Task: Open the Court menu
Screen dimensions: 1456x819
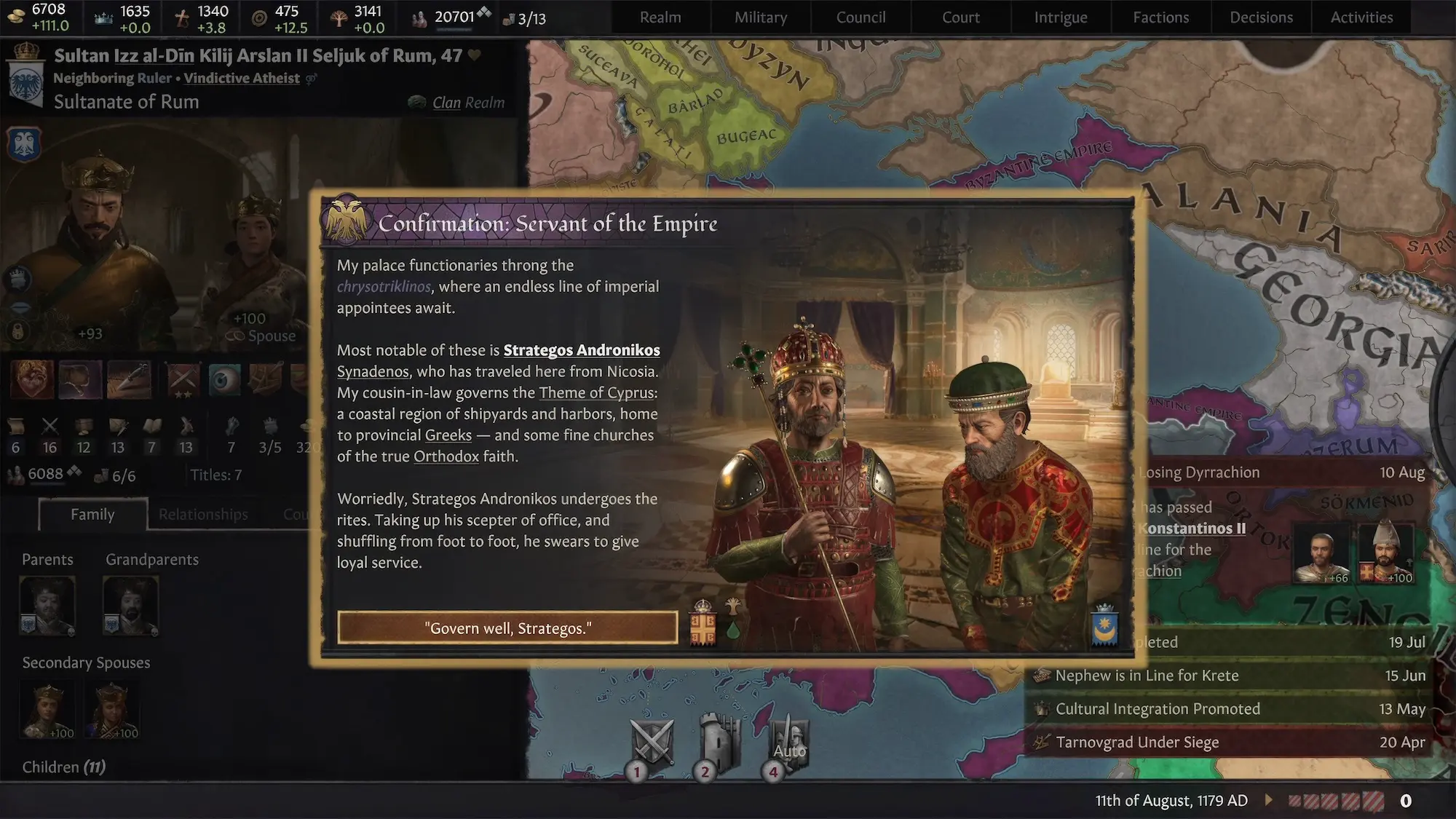Action: [x=961, y=17]
